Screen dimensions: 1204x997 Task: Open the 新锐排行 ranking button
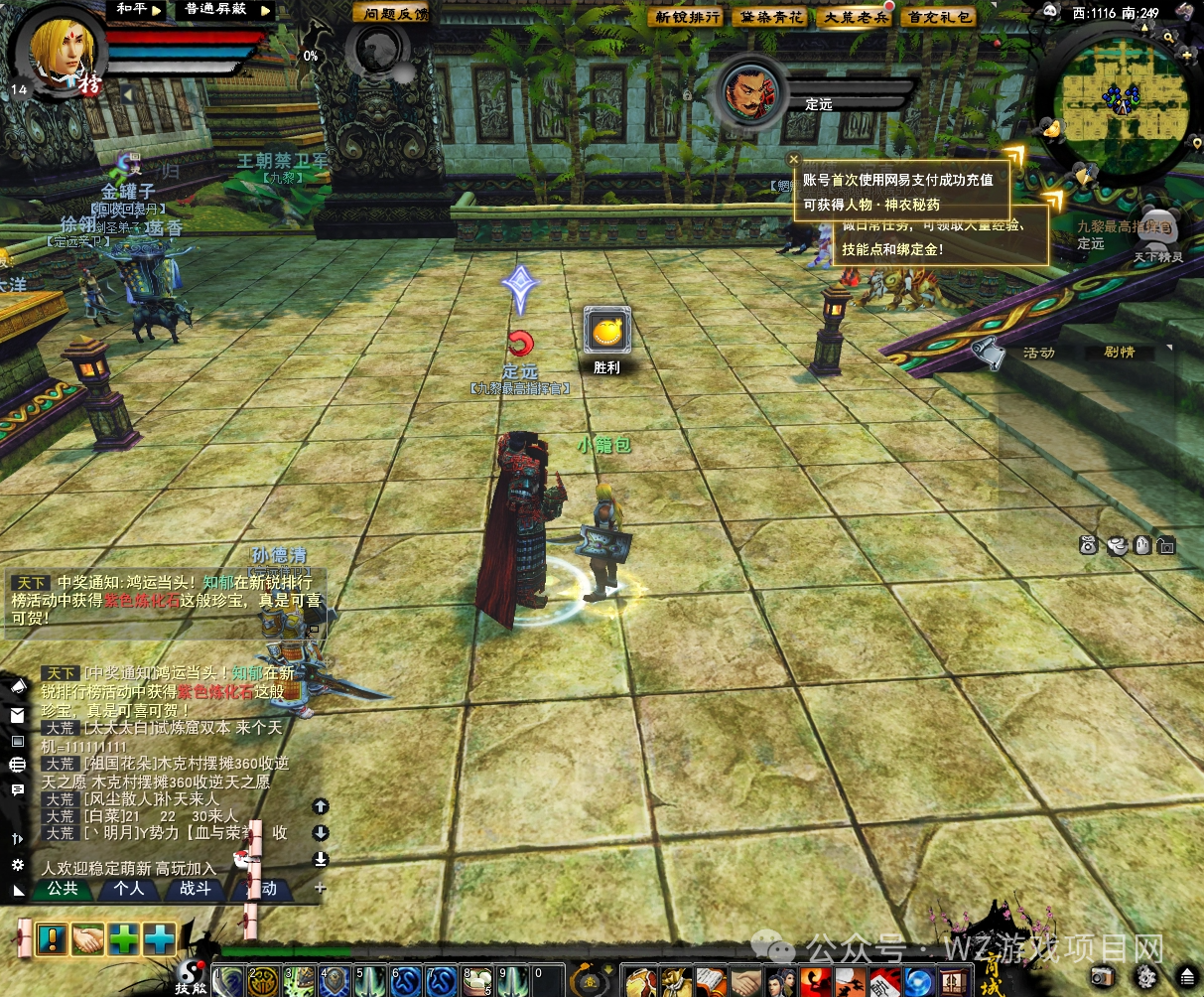pyautogui.click(x=687, y=17)
